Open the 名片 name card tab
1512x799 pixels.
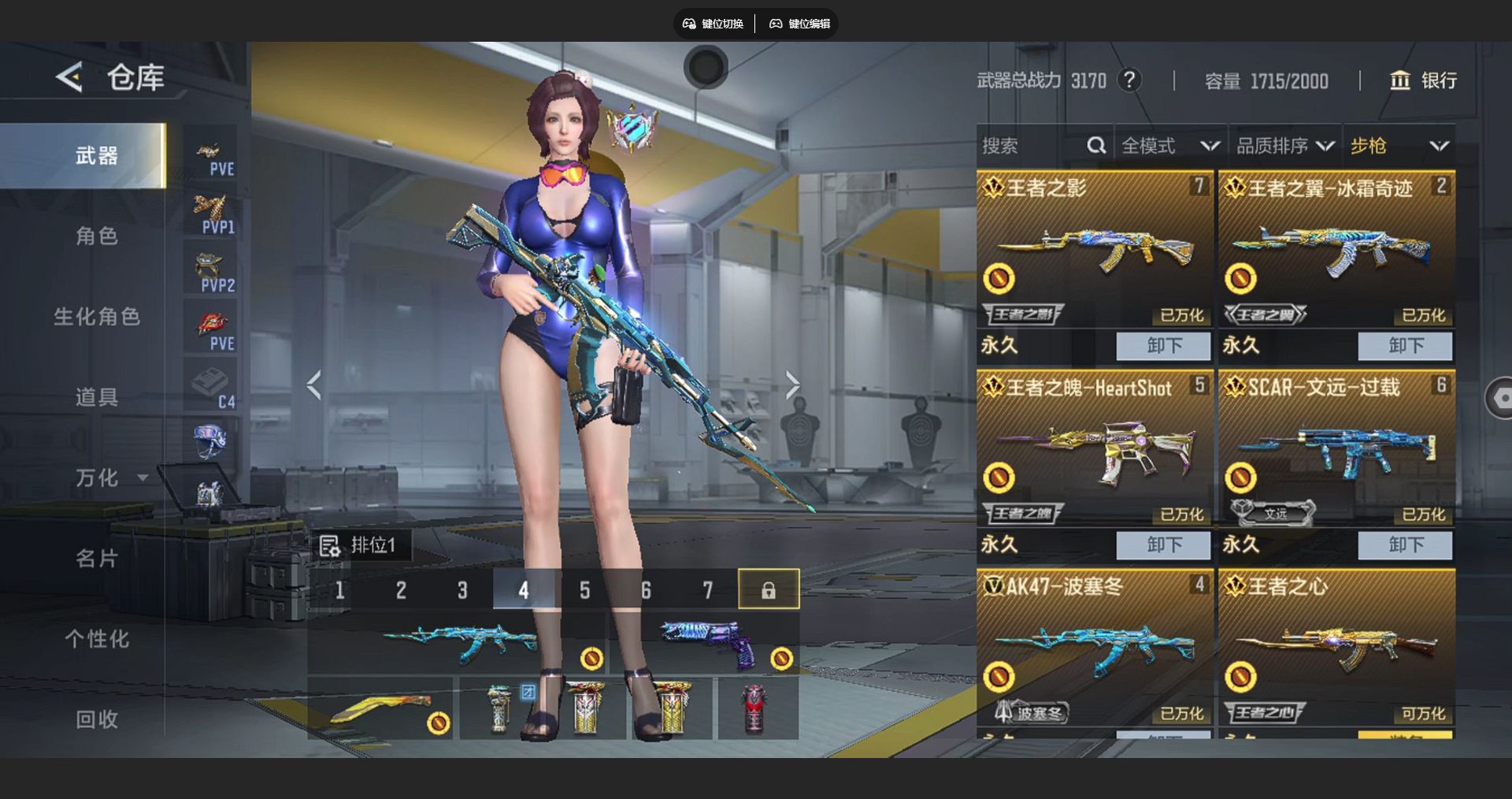(96, 559)
